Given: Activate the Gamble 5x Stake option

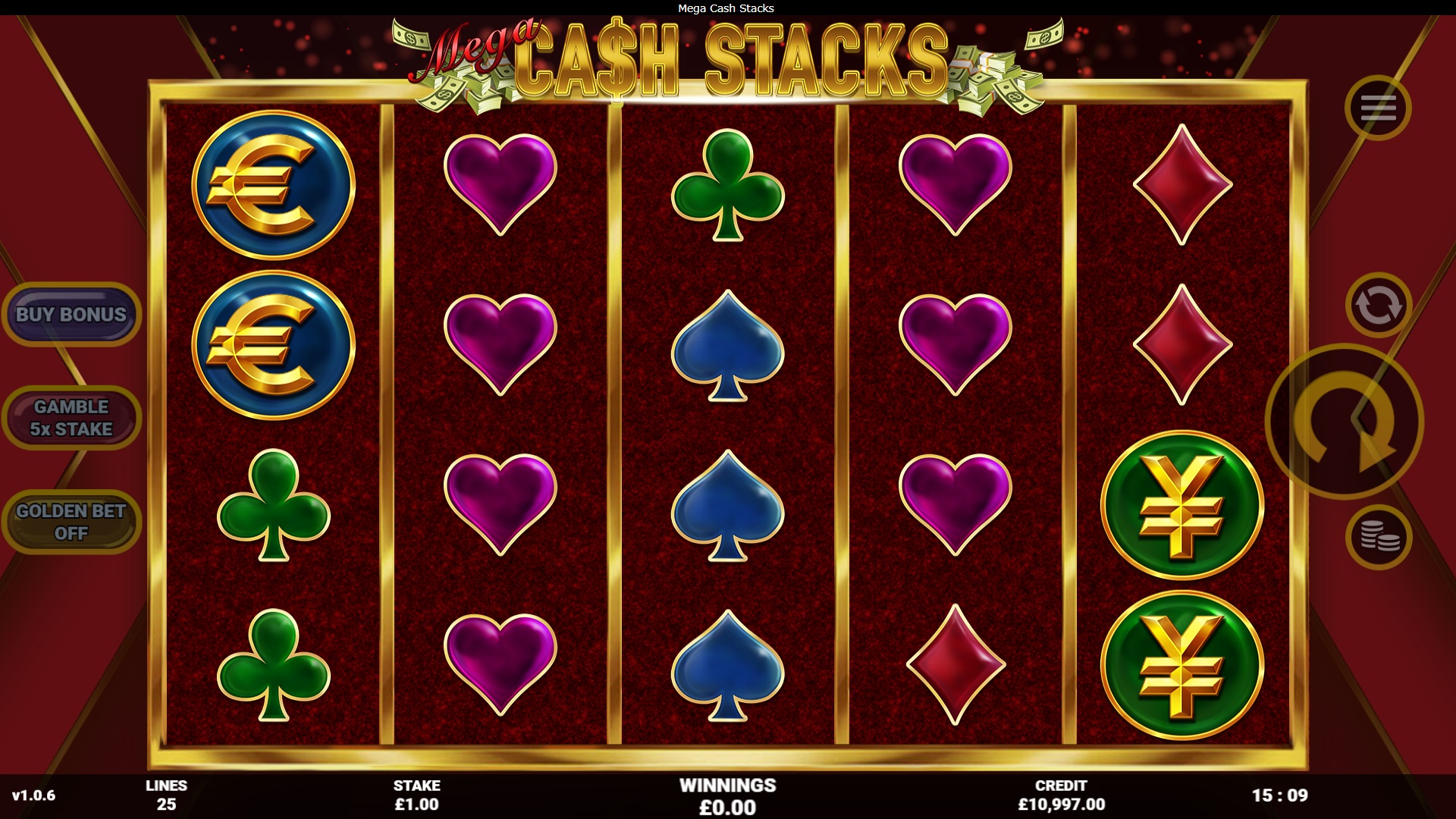Looking at the screenshot, I should (71, 418).
